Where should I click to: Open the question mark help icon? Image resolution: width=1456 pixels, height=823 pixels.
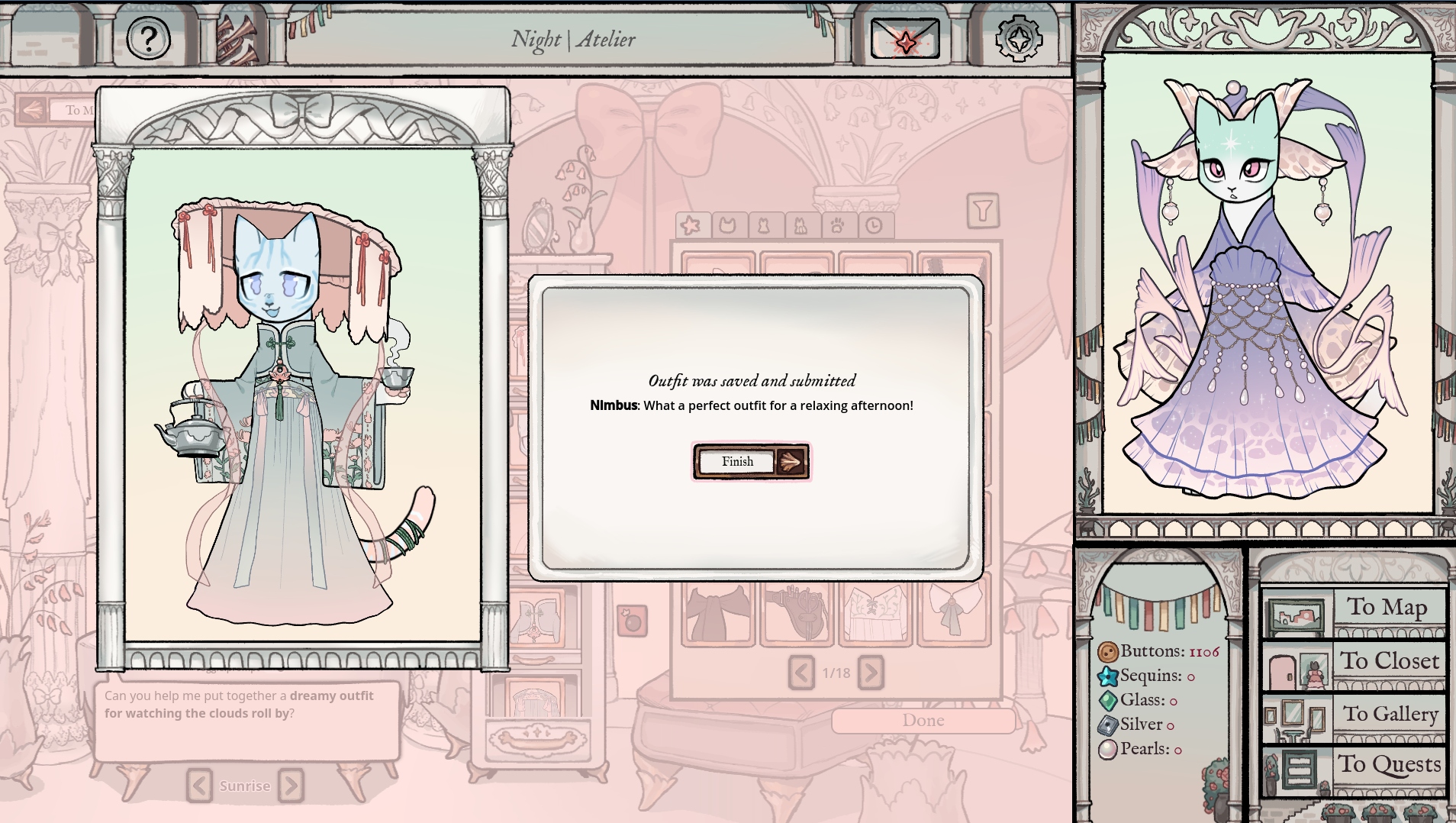coord(148,38)
